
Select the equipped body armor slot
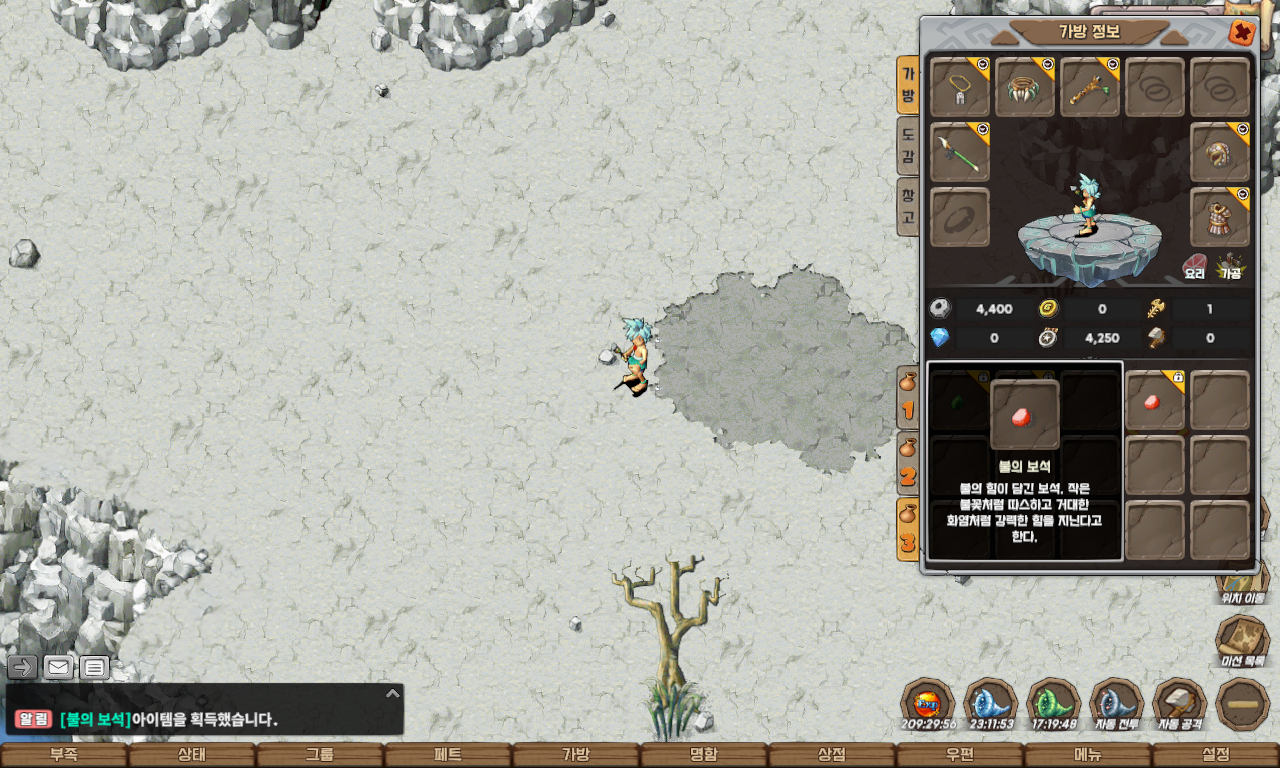point(1220,217)
